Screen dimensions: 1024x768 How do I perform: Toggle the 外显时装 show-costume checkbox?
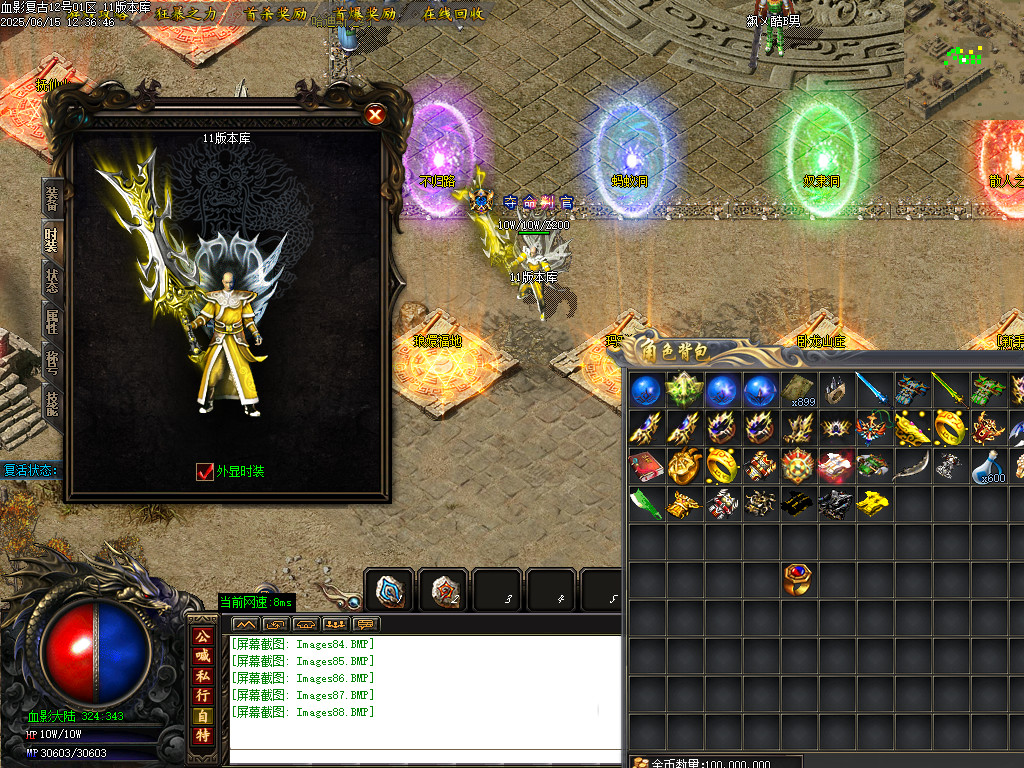(205, 472)
